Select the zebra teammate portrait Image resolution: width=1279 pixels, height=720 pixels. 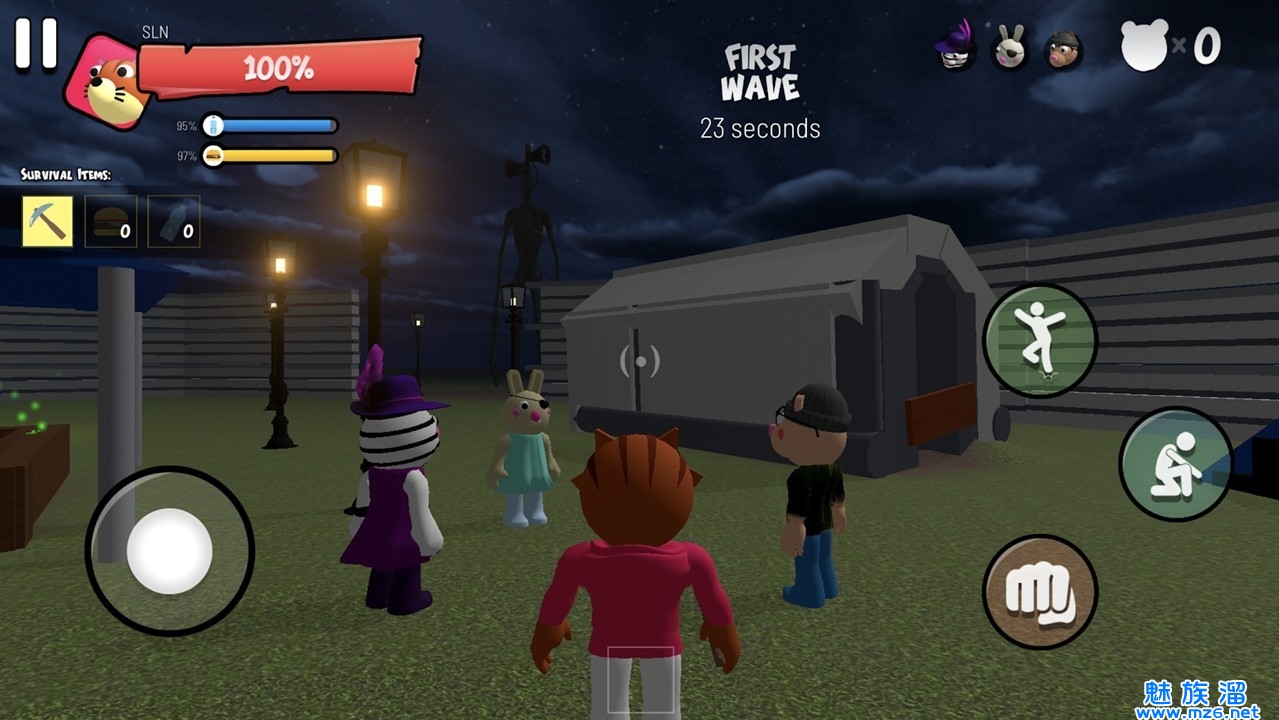[957, 46]
